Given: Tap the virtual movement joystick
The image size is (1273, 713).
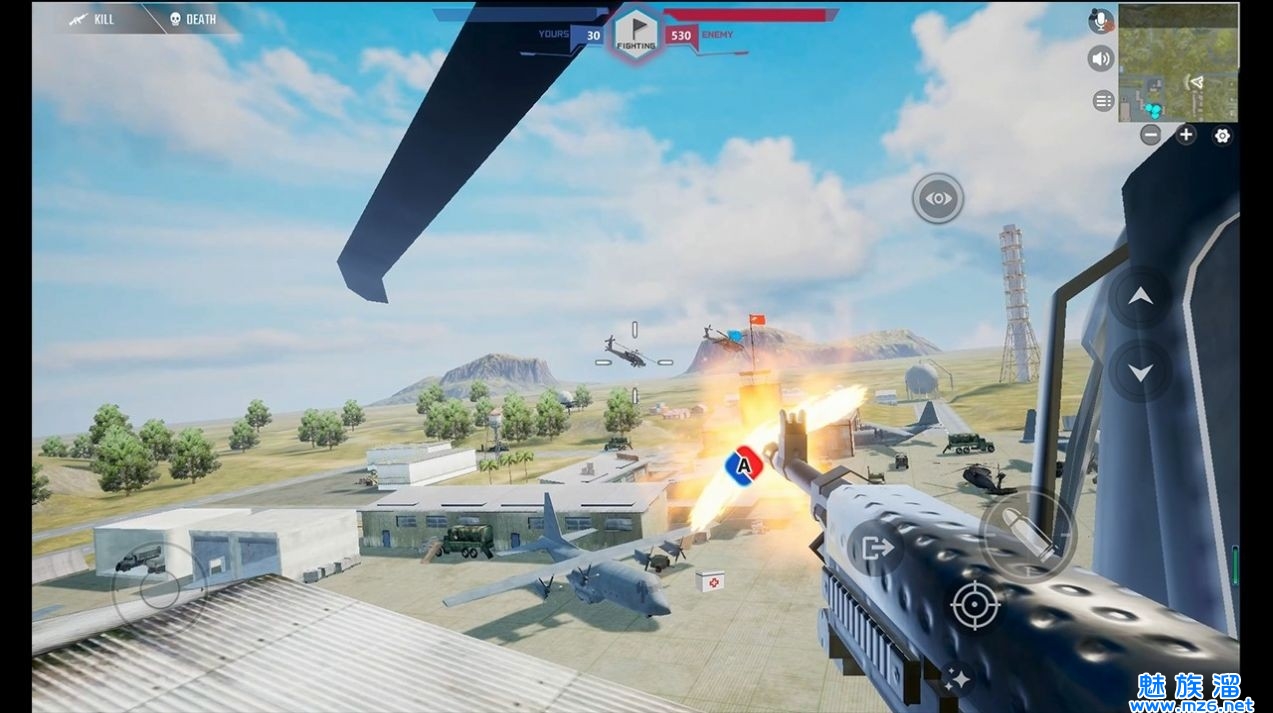Looking at the screenshot, I should [160, 589].
